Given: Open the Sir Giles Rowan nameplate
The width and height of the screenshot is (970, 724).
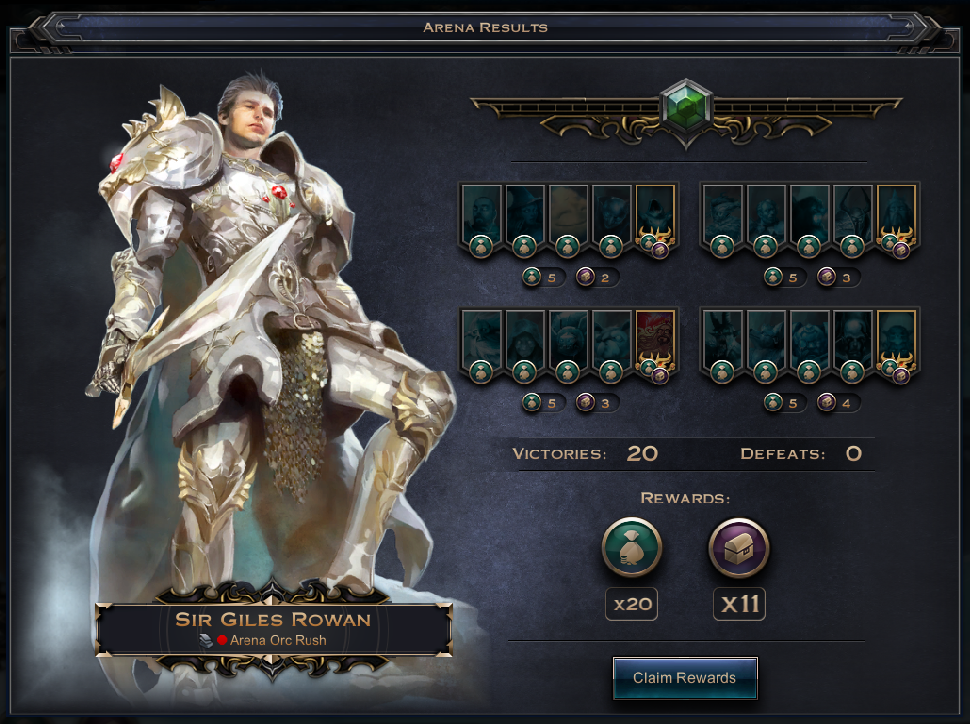Looking at the screenshot, I should click(273, 628).
